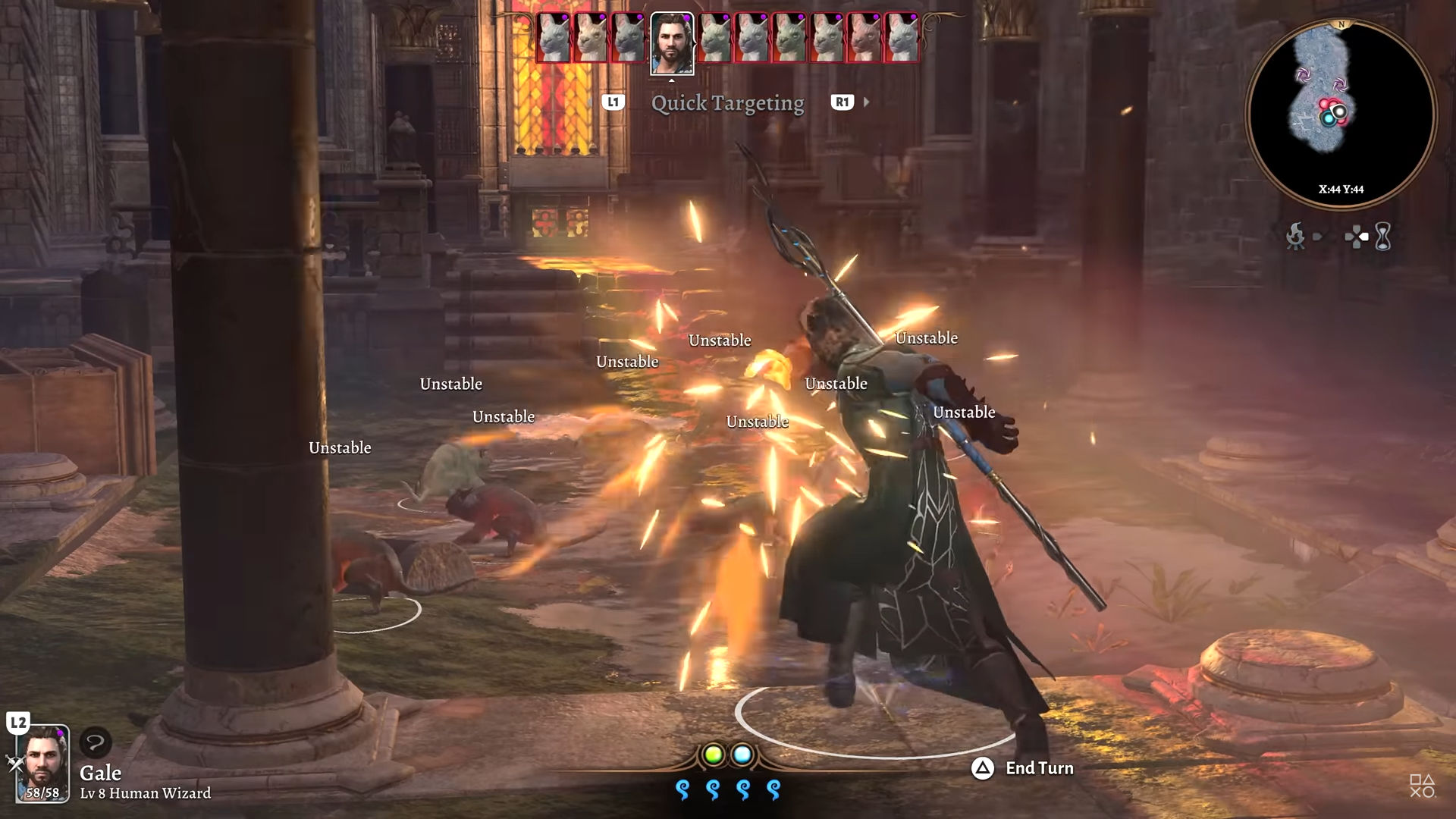1456x819 pixels.
Task: Click the Quick Targeting label
Action: click(x=727, y=103)
